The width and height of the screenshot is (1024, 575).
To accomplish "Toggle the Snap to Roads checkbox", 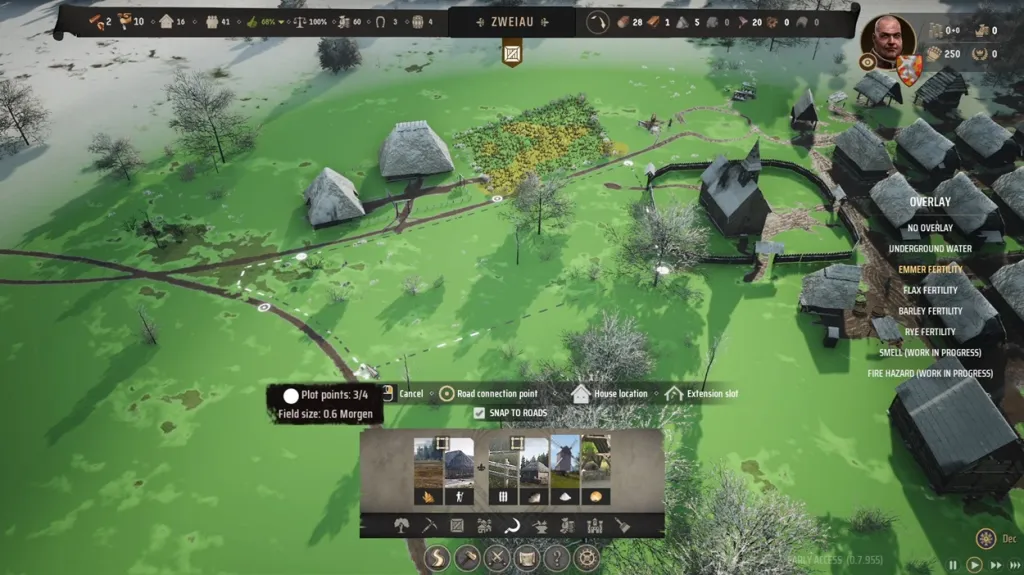I will click(x=480, y=413).
